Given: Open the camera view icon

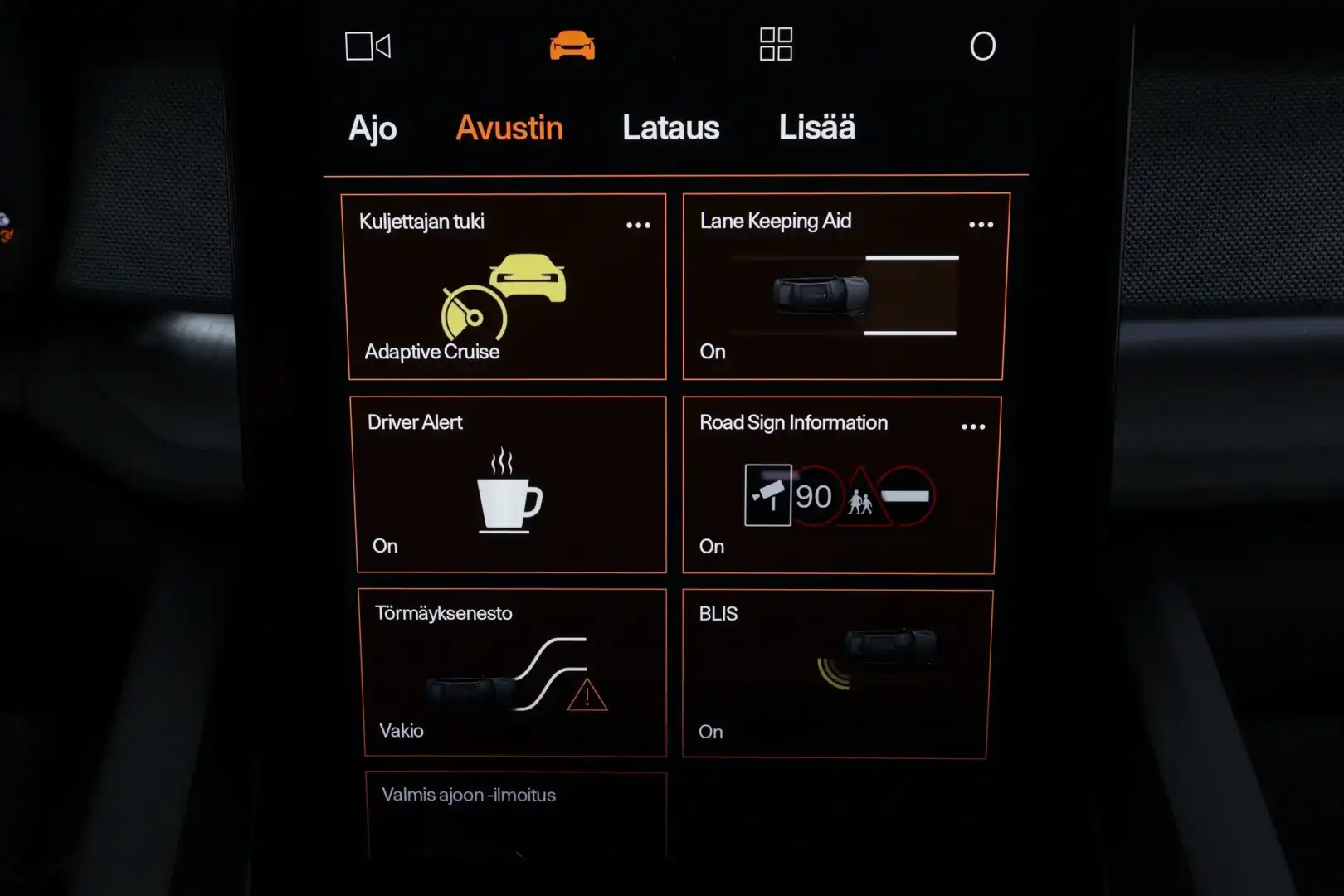Looking at the screenshot, I should 368,46.
